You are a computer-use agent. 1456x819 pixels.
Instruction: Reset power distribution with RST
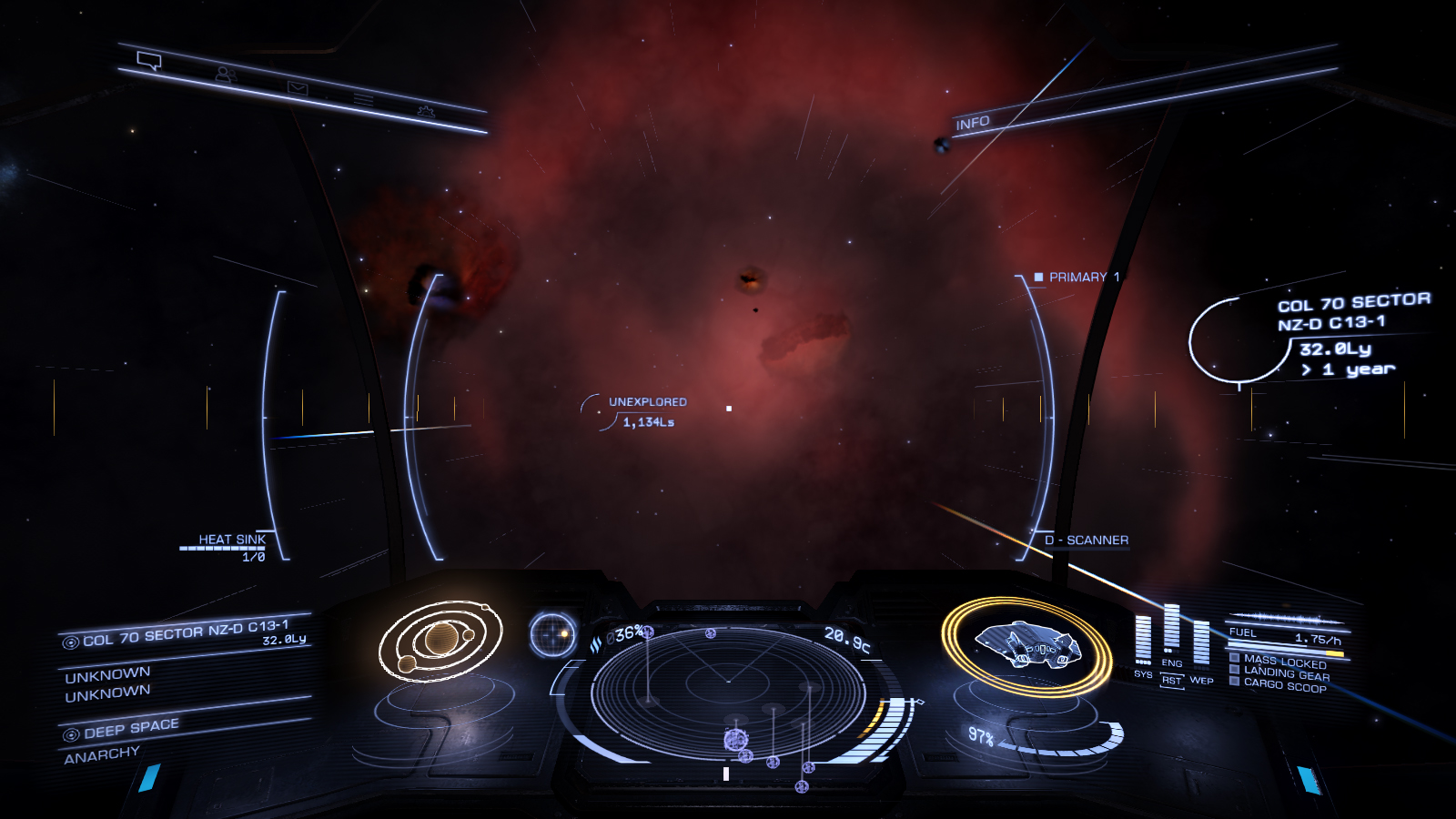point(1172,681)
